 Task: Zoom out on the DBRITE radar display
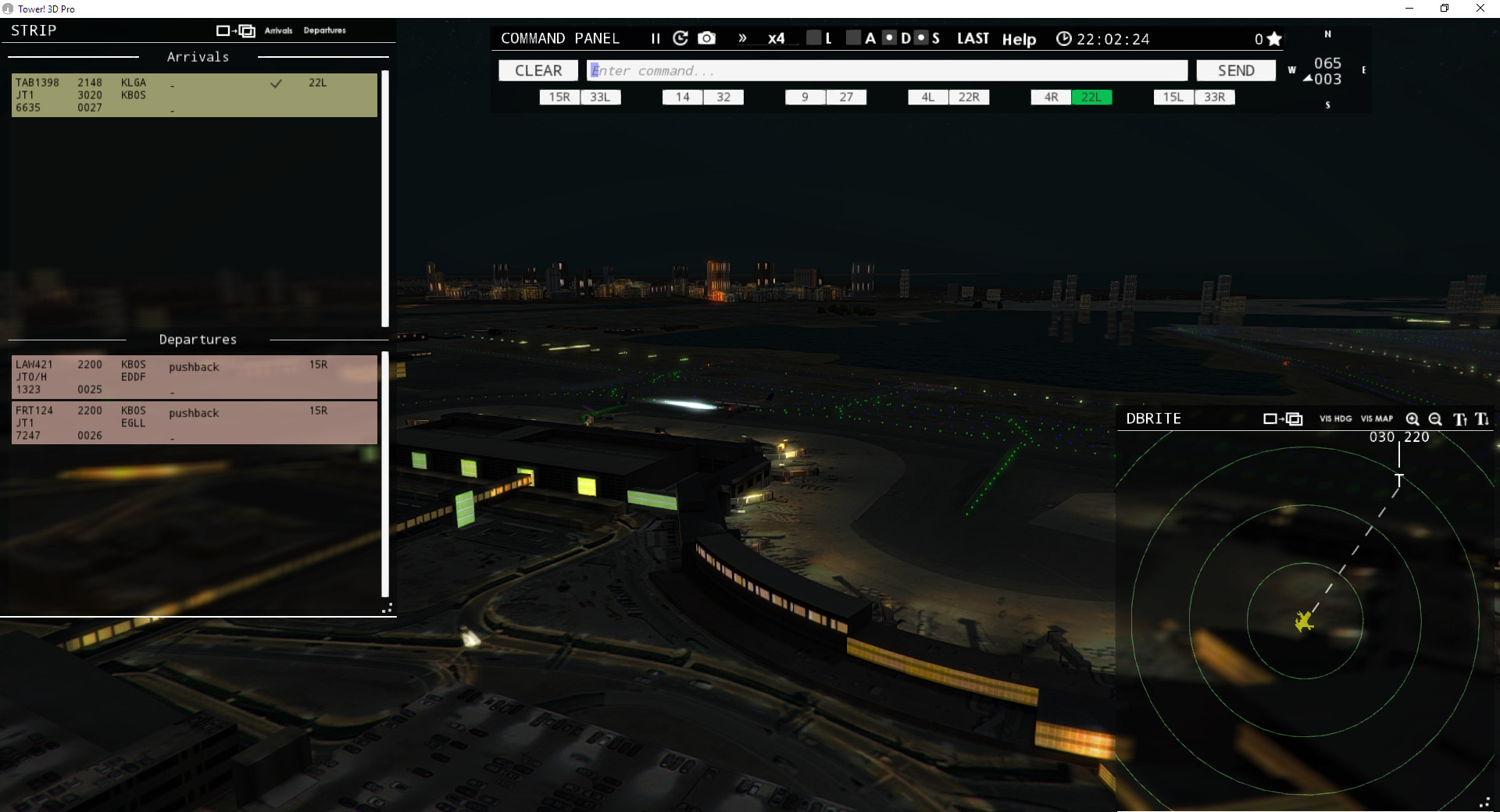[x=1435, y=419]
